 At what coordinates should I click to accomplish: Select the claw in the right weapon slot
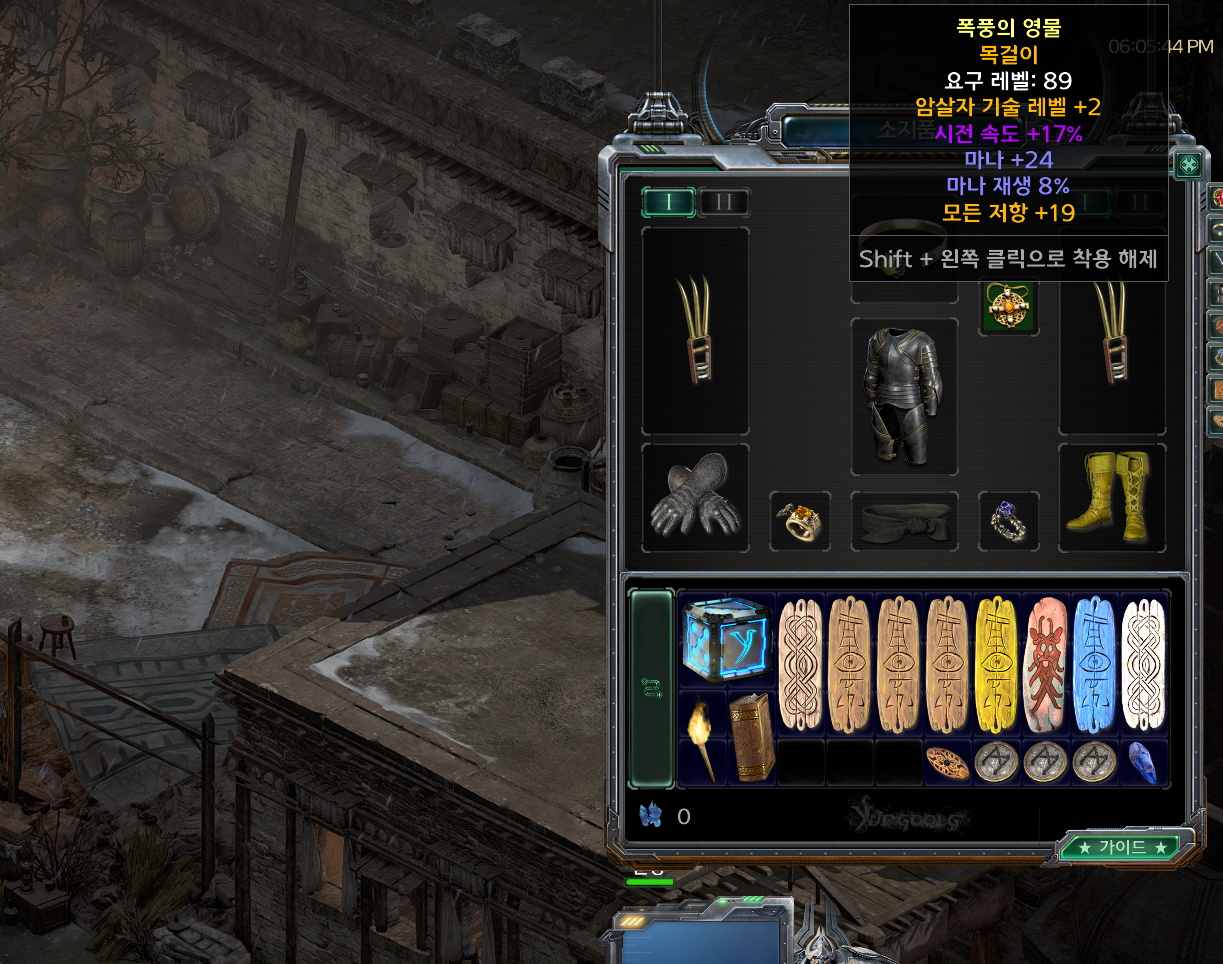pos(1112,330)
